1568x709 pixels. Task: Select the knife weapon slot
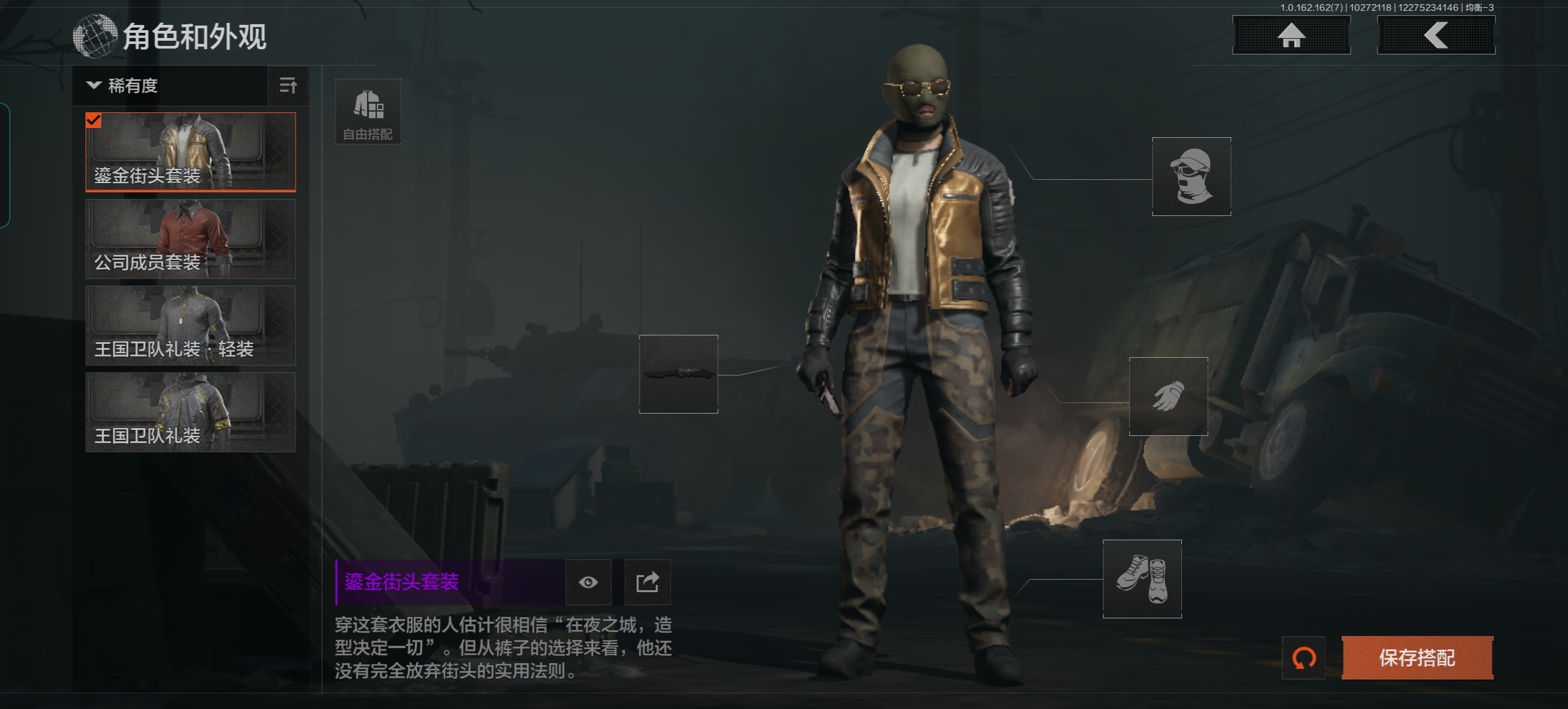678,374
